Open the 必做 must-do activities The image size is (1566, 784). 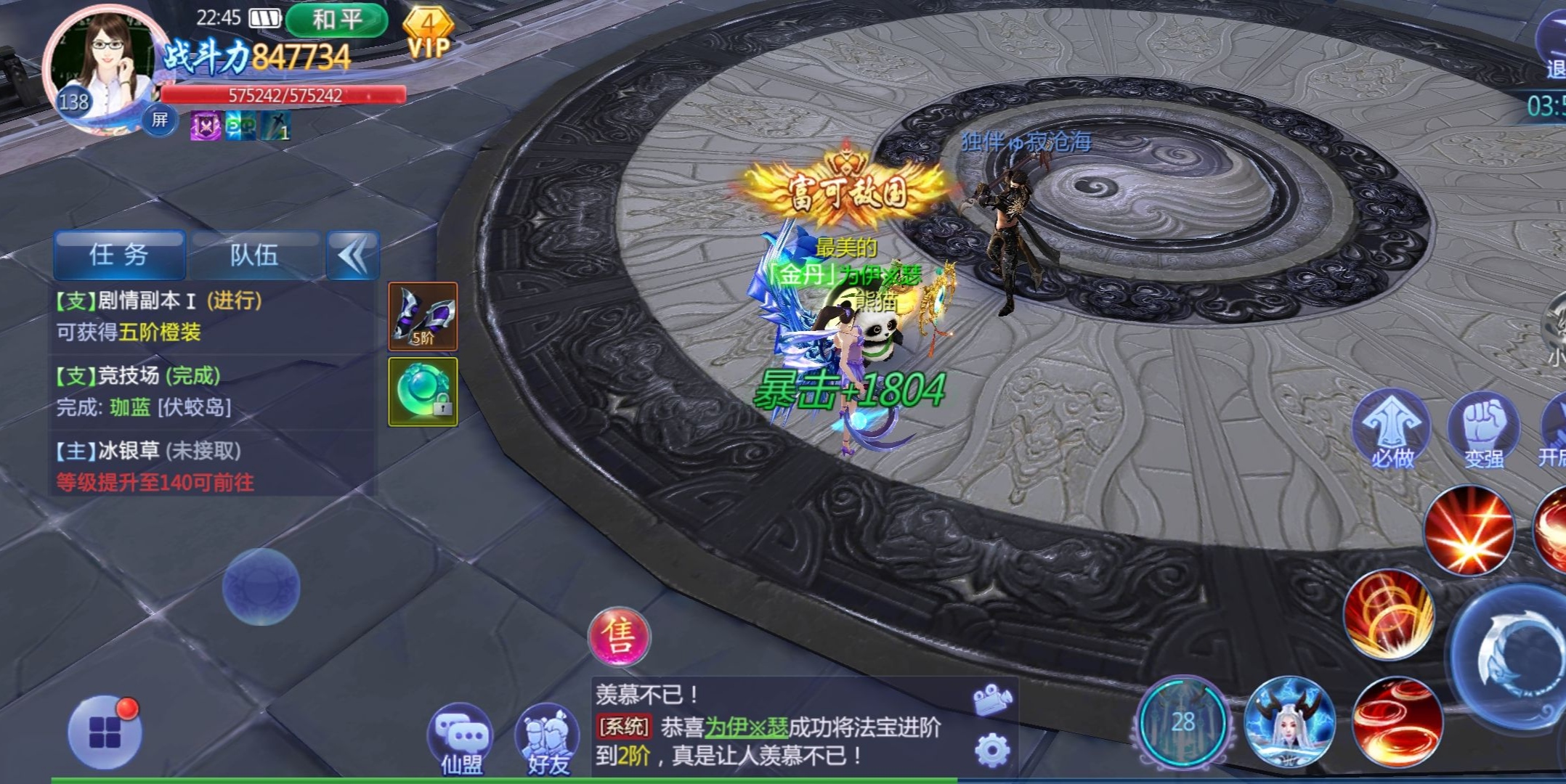coord(1392,430)
